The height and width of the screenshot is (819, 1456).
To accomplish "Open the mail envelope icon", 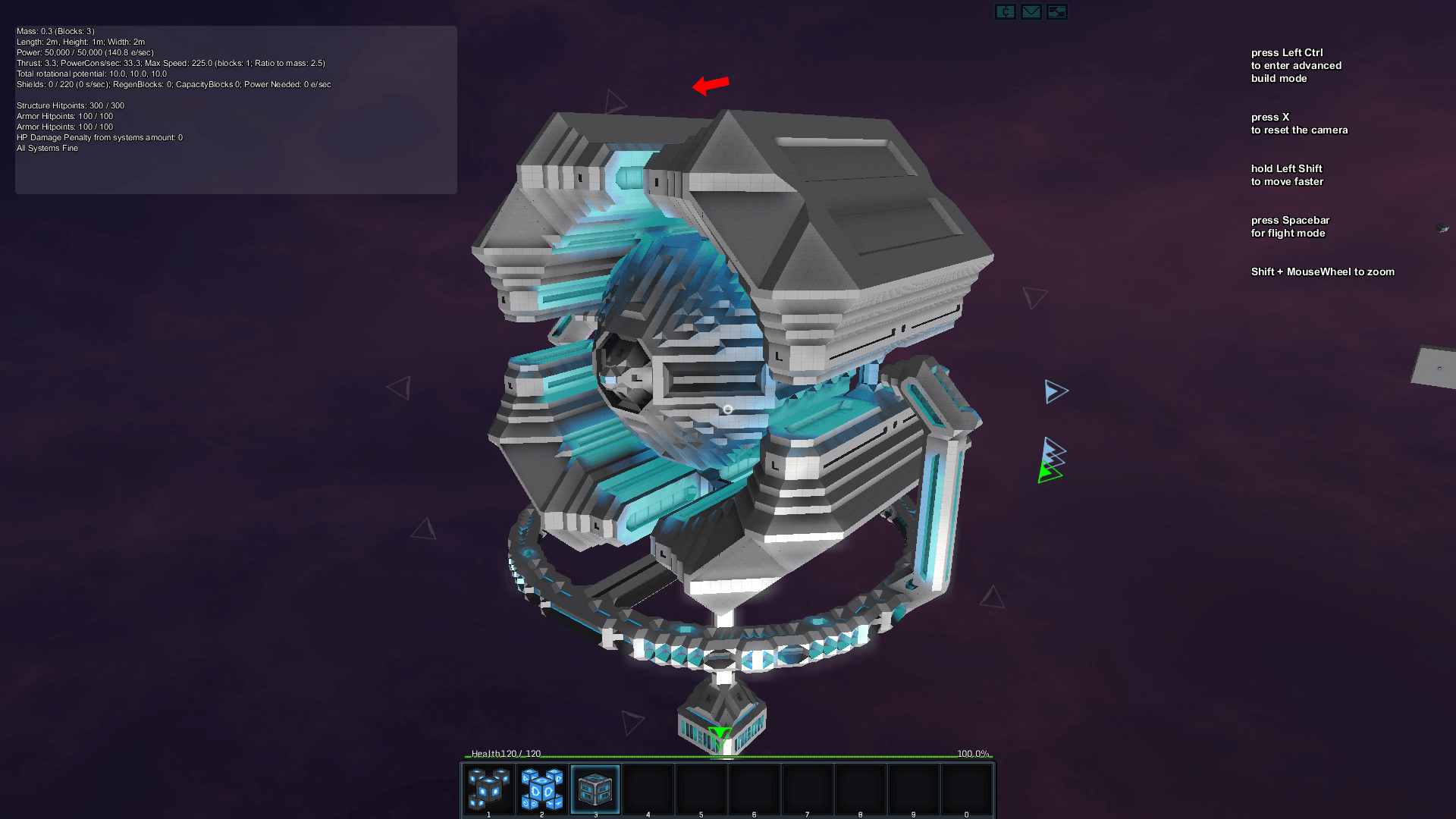I will (1031, 12).
